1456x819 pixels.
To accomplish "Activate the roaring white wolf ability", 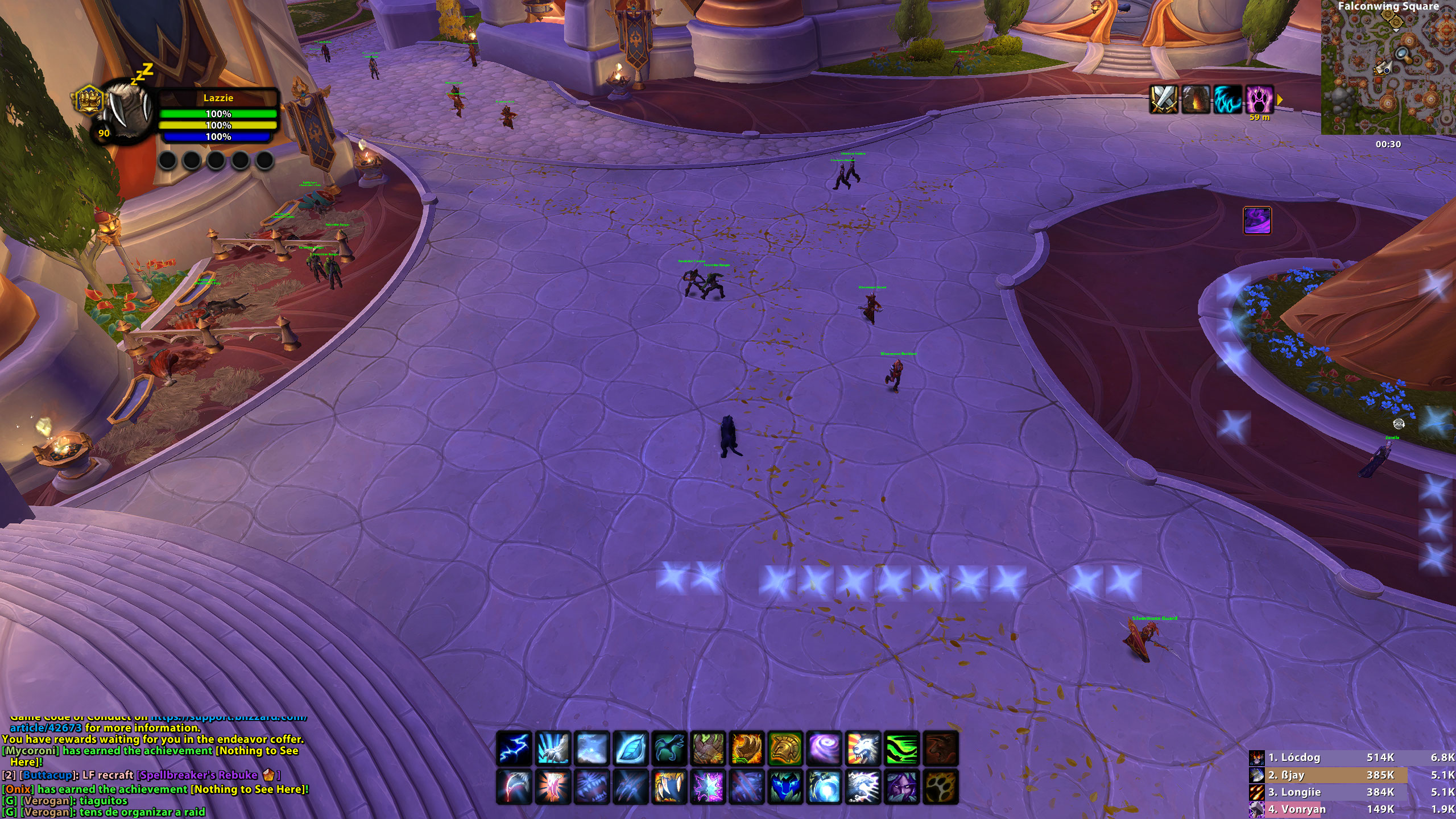I will tap(863, 748).
